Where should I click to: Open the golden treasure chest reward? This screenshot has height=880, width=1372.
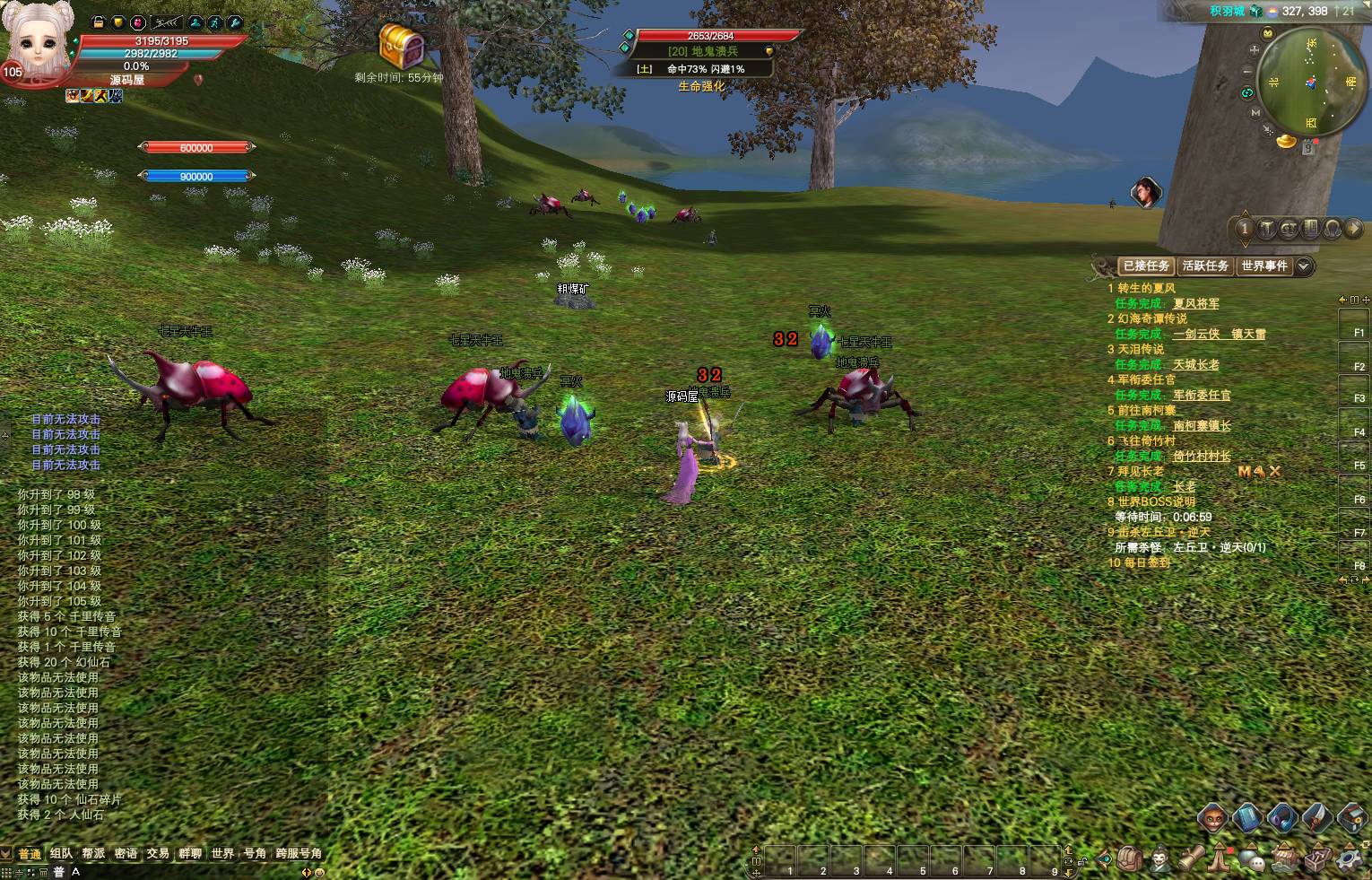click(400, 45)
